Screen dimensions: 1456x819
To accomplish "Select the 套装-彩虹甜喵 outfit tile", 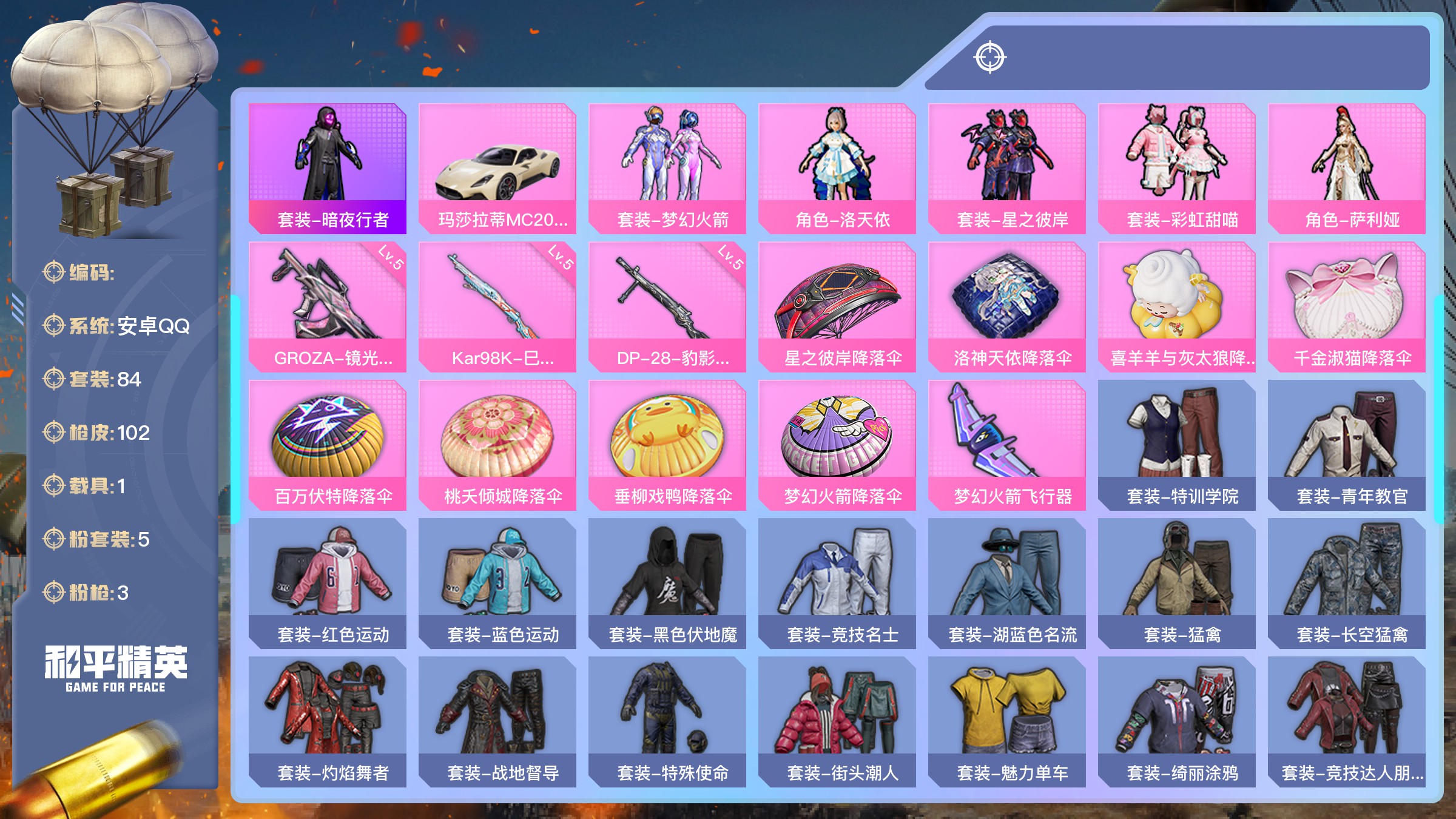I will 1176,168.
